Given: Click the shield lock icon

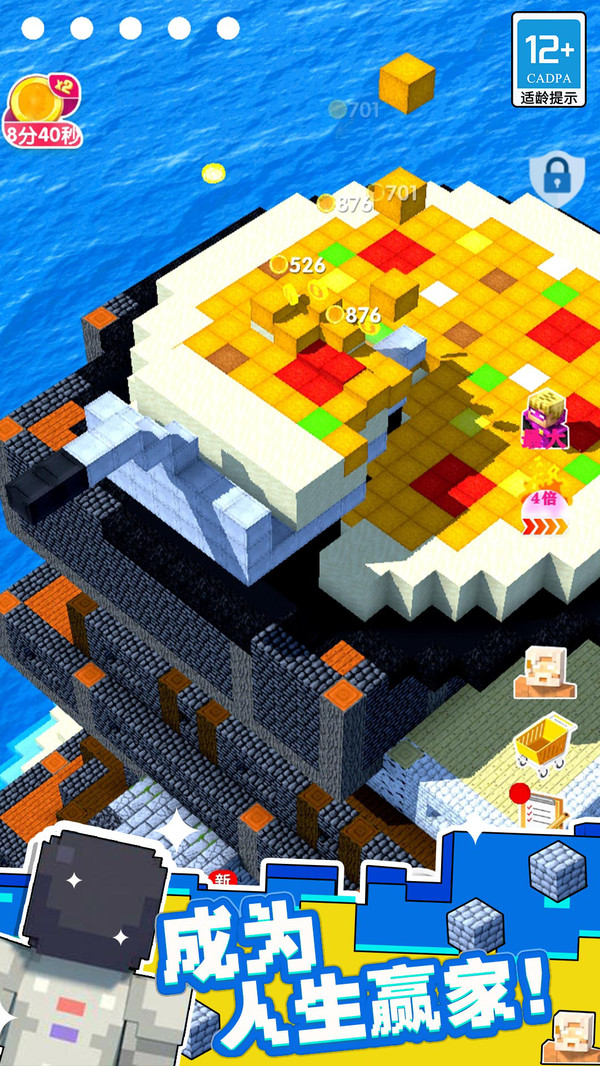Looking at the screenshot, I should tap(551, 177).
